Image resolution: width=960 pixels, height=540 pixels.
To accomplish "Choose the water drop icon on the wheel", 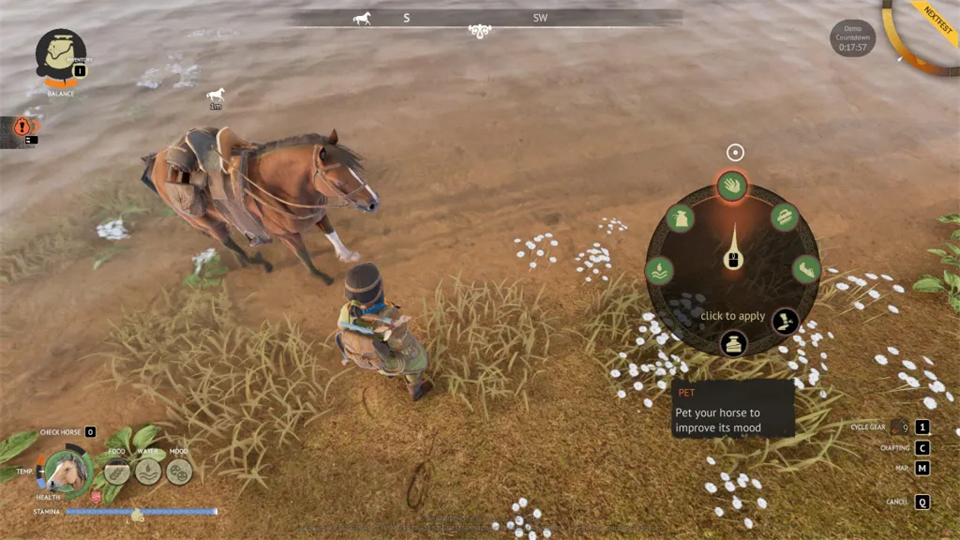I will [x=659, y=269].
